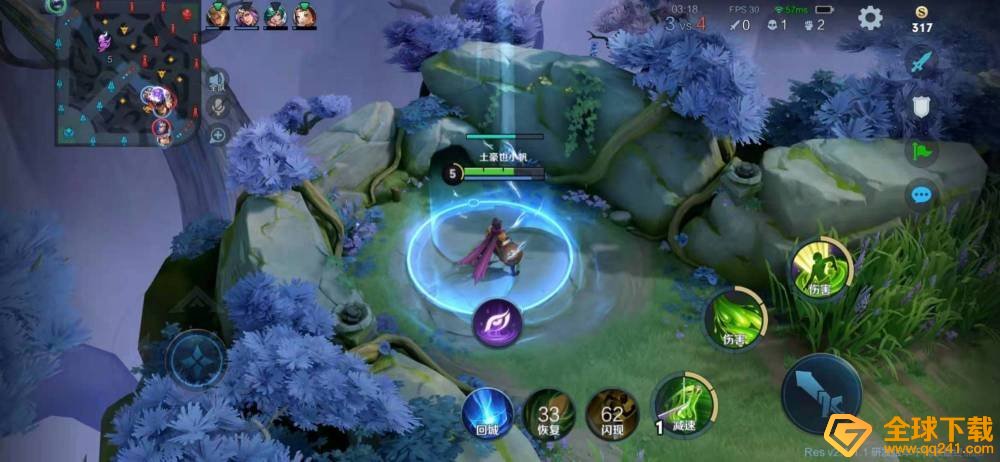Send the shield retreat signal
Image resolution: width=1000 pixels, height=462 pixels.
tap(921, 106)
